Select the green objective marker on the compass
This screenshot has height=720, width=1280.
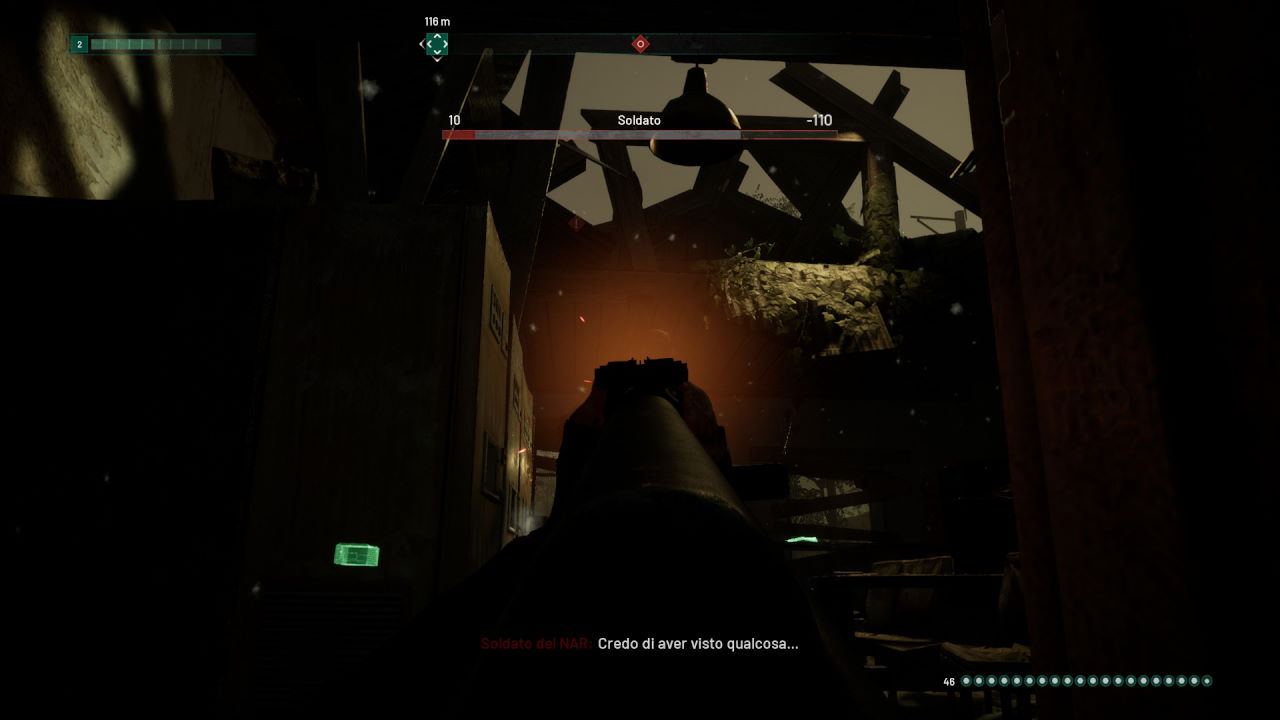(436, 44)
